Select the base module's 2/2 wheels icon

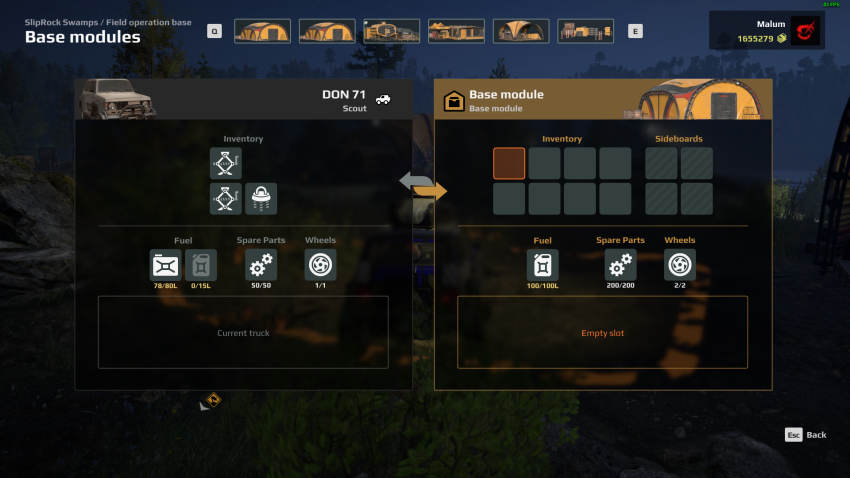[x=680, y=265]
